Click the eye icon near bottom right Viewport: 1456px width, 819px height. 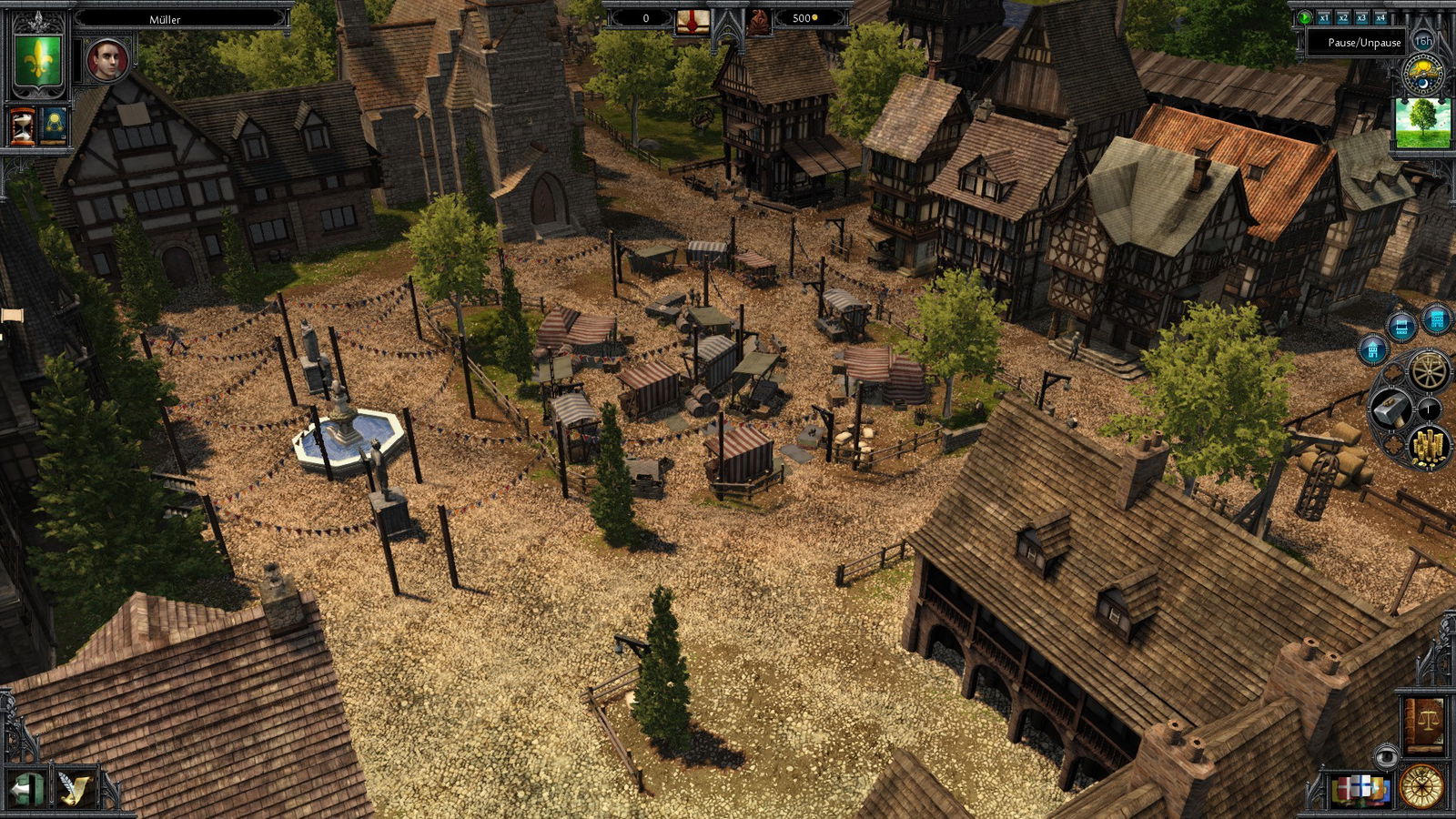pos(1387,756)
